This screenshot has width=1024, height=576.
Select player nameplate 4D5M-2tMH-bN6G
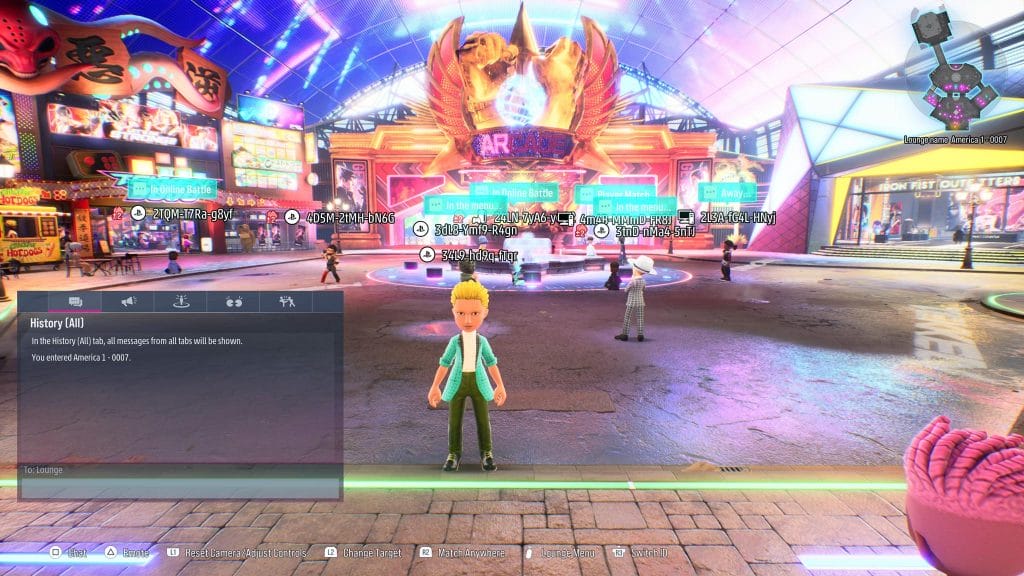coord(349,217)
